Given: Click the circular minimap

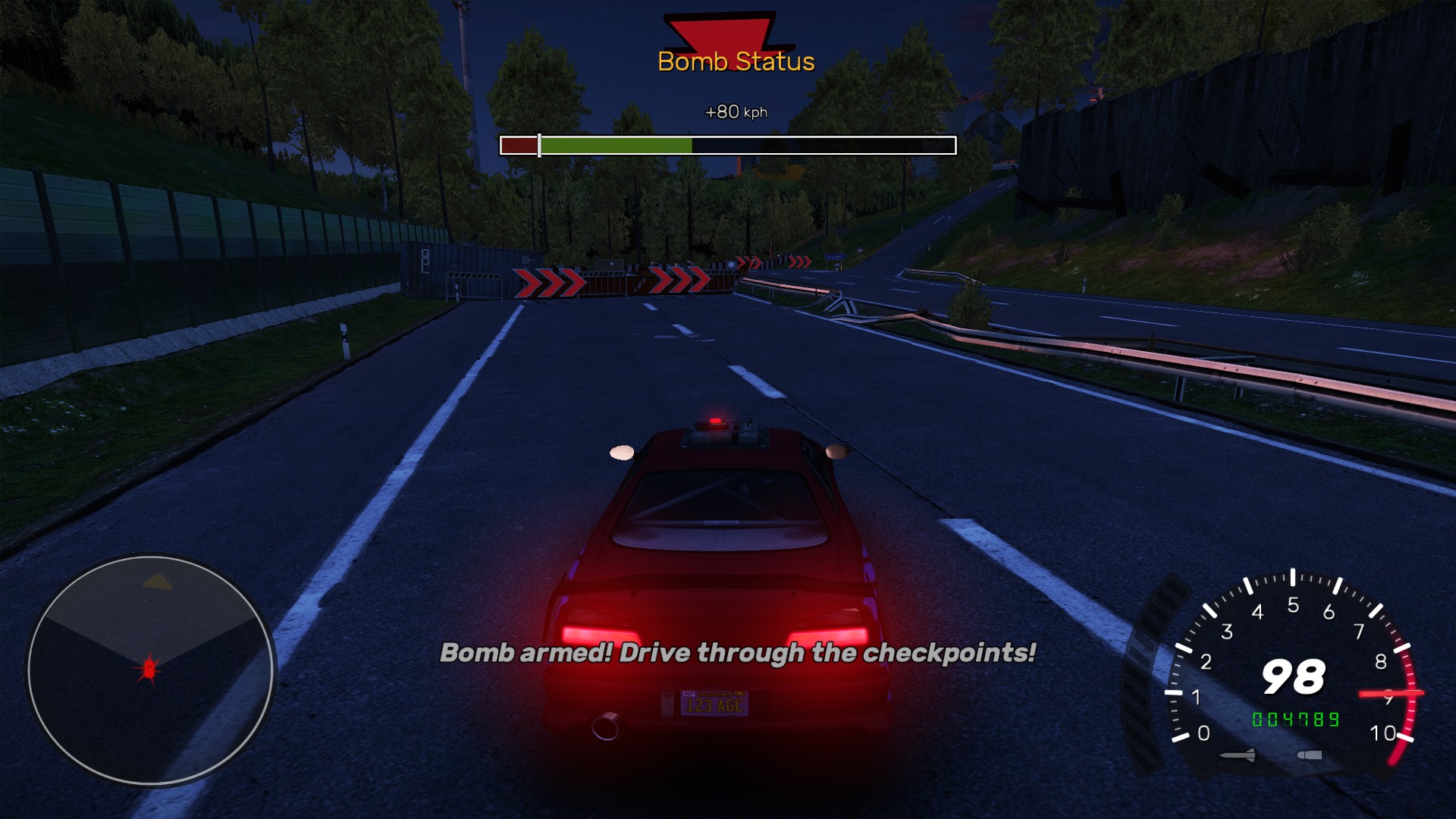Looking at the screenshot, I should coord(150,670).
